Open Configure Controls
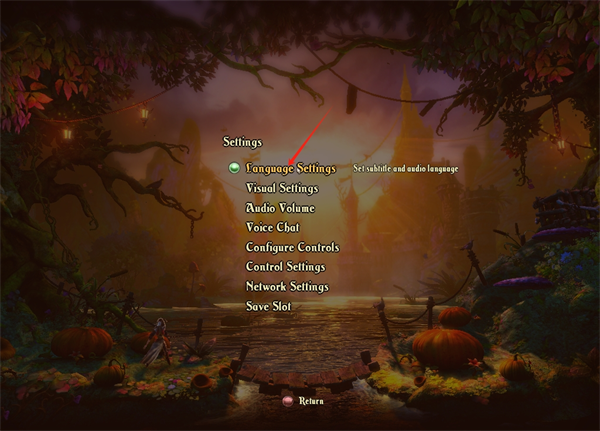The height and width of the screenshot is (431, 600). click(292, 247)
